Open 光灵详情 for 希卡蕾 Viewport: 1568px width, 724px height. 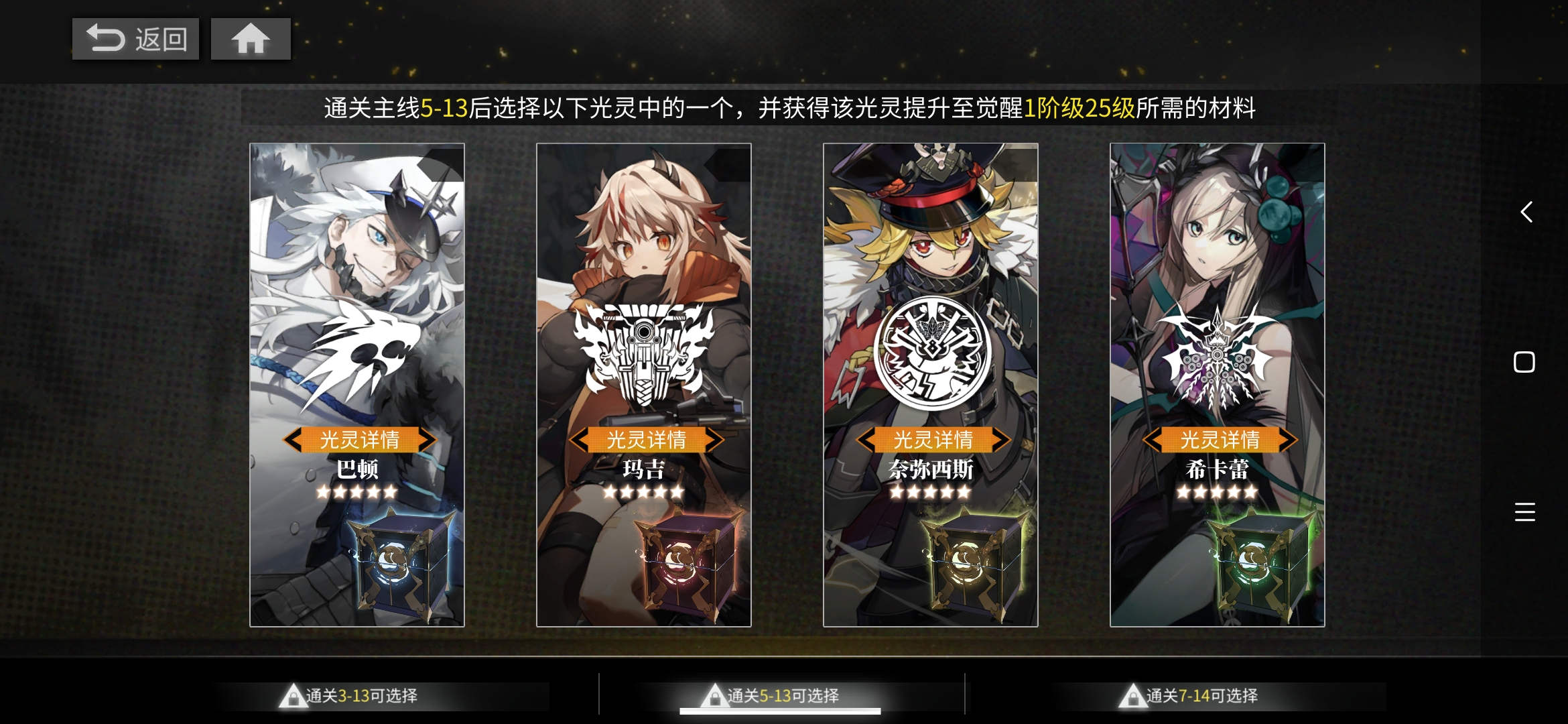click(1220, 440)
